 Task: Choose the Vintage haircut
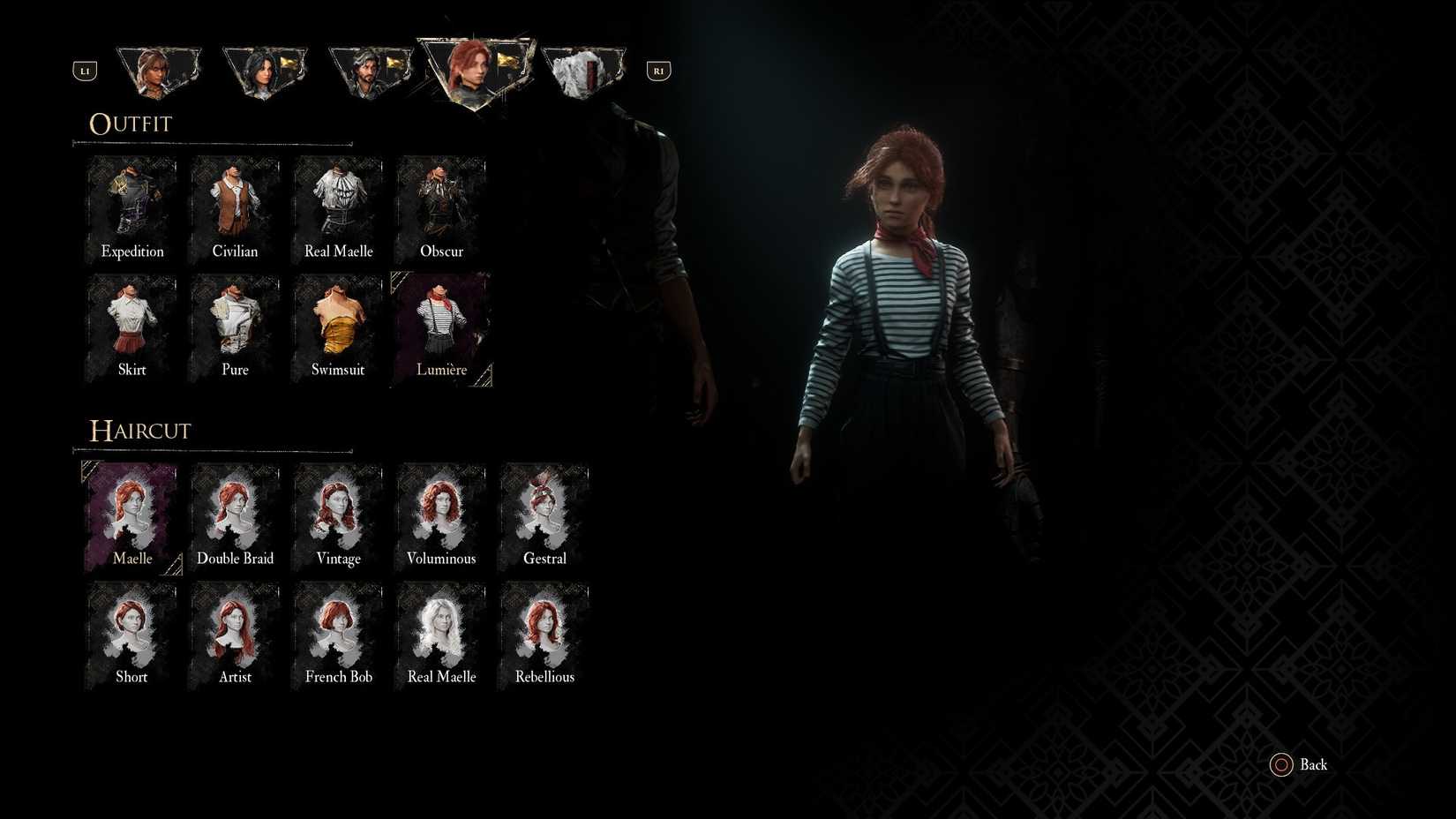[338, 516]
